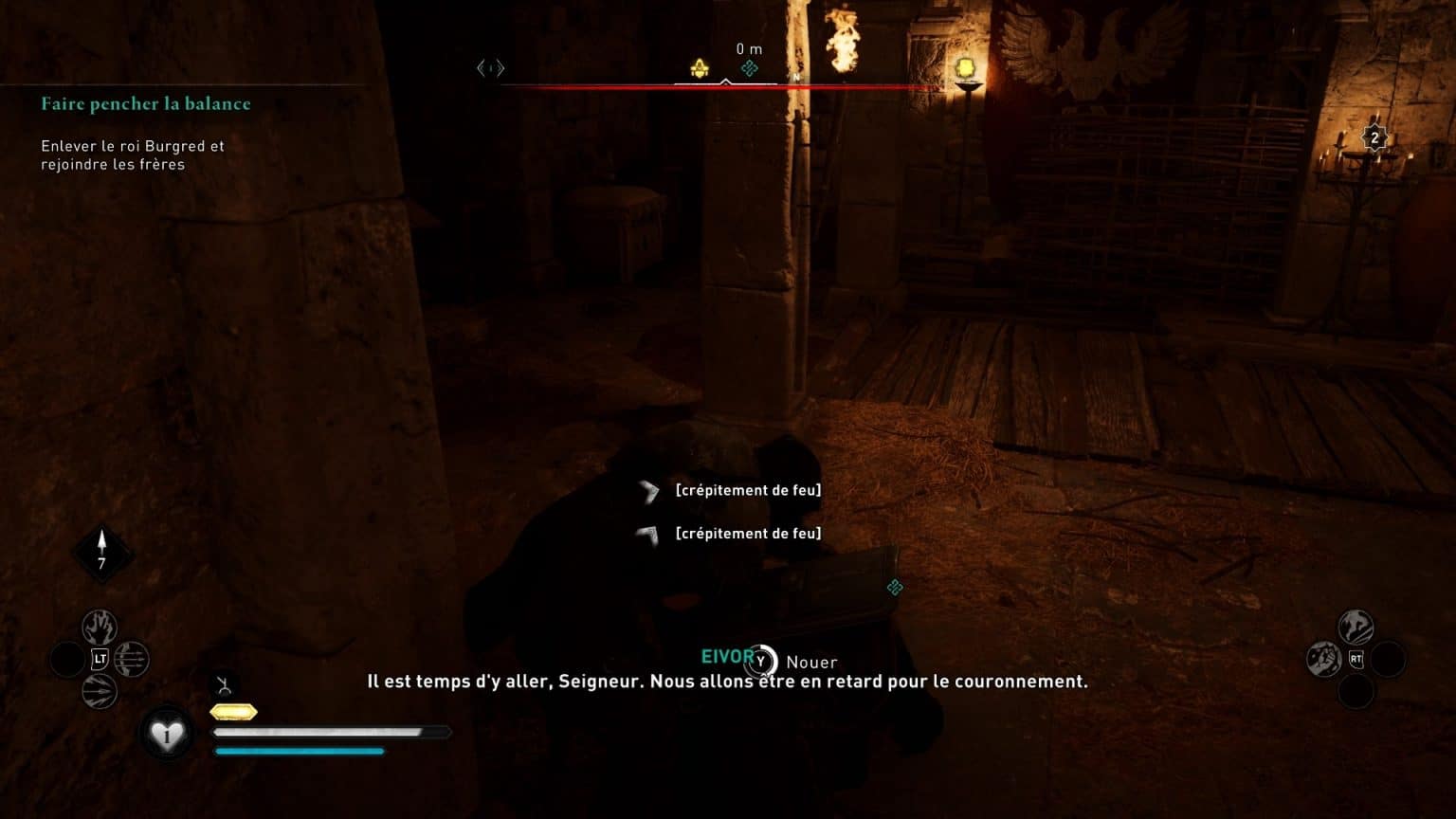Click the arrow-spread ranged ability icon near LT
The width and height of the screenshot is (1456, 819).
click(131, 662)
